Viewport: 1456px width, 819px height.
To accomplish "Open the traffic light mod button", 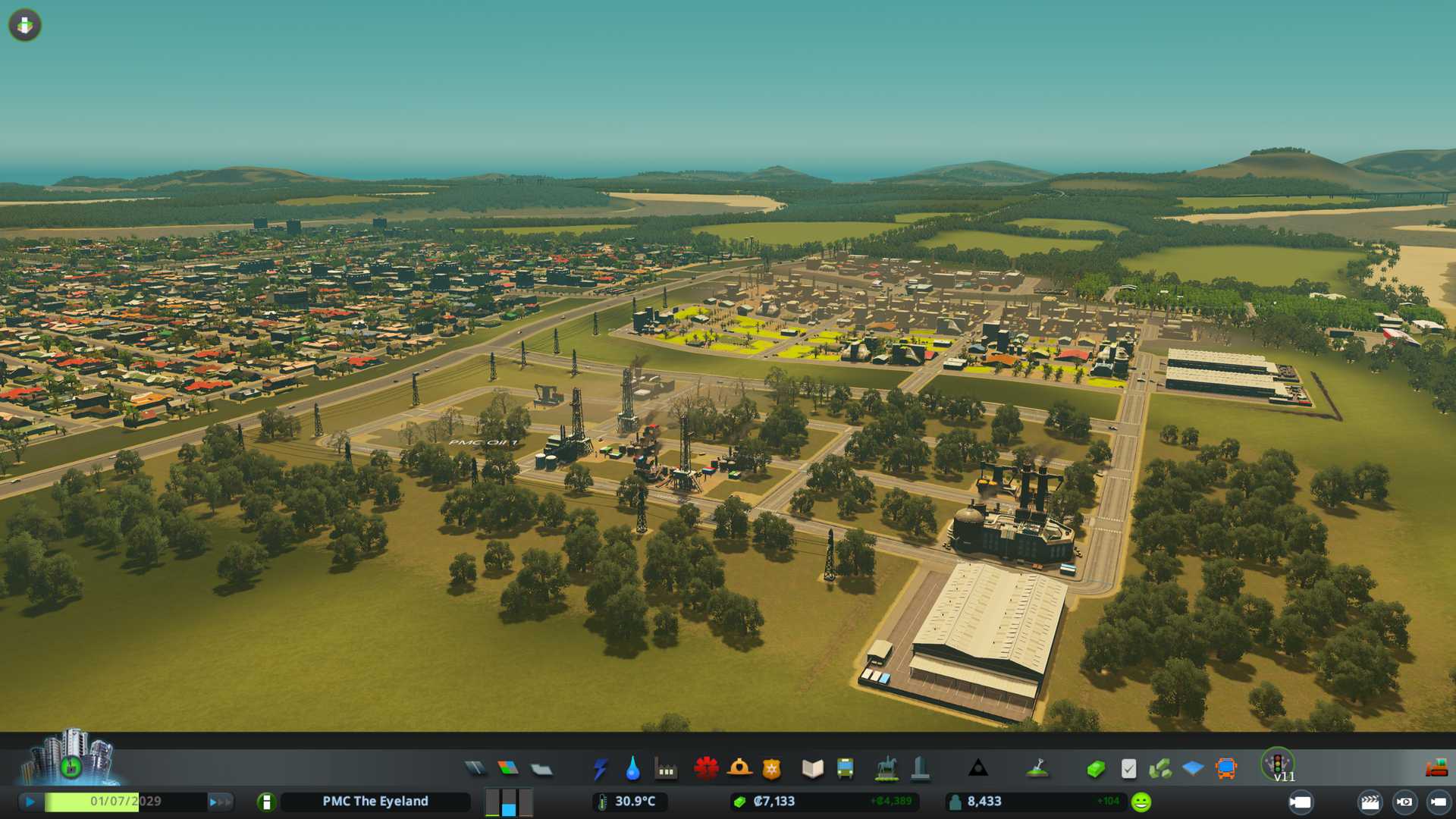I will (x=1278, y=764).
